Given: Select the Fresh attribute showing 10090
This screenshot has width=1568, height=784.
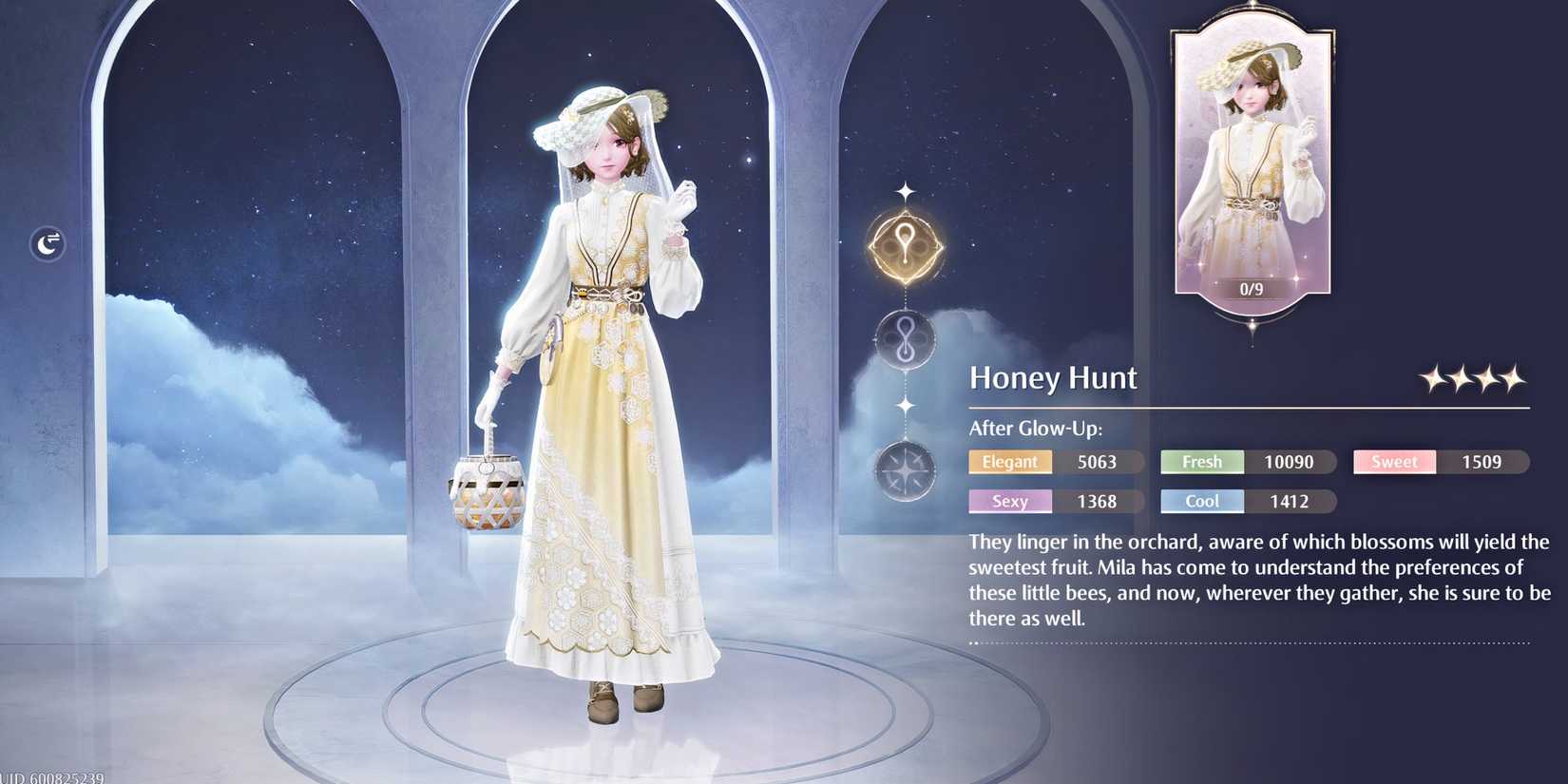Looking at the screenshot, I should 1201,461.
